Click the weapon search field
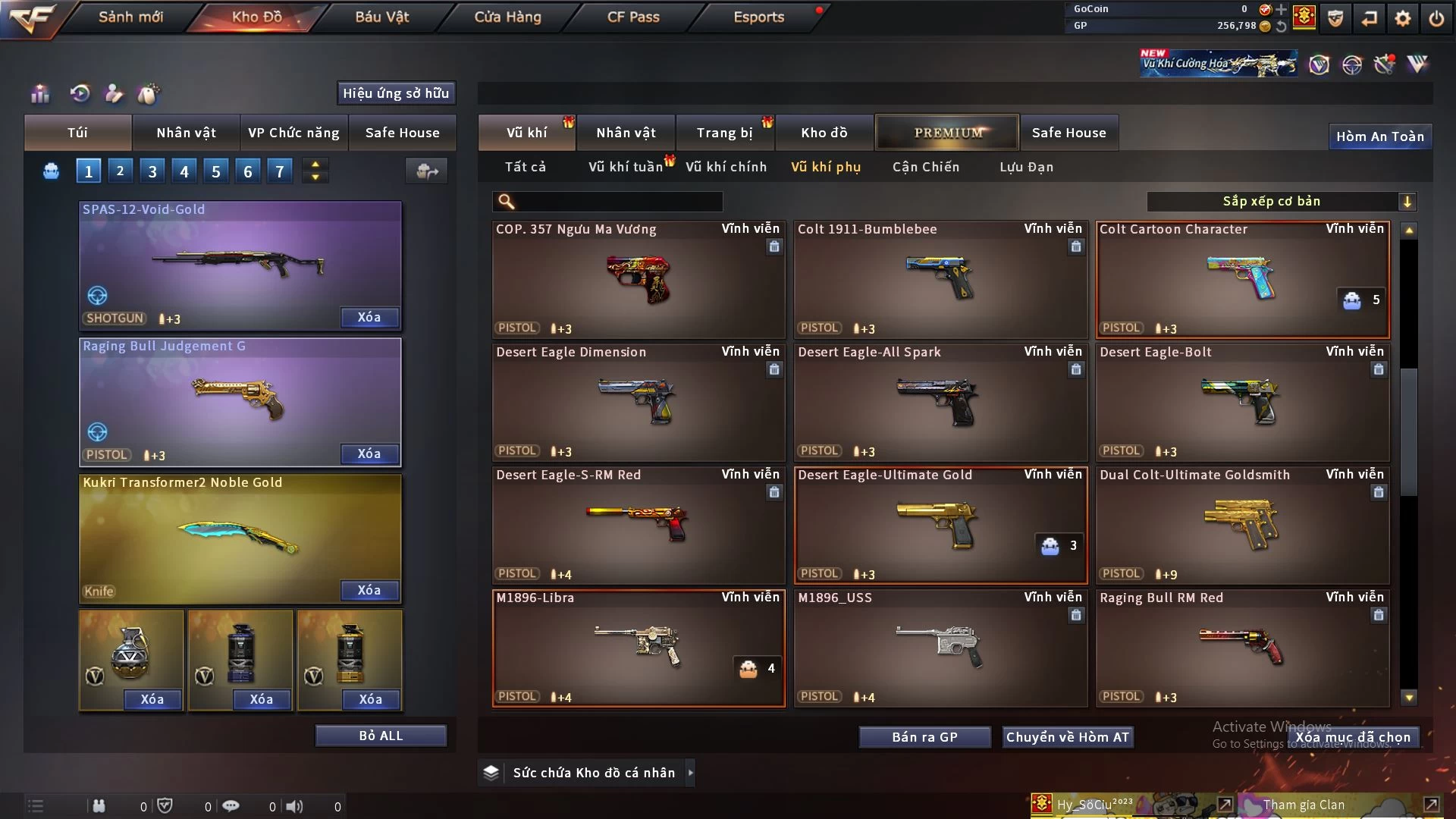1456x819 pixels. point(618,201)
